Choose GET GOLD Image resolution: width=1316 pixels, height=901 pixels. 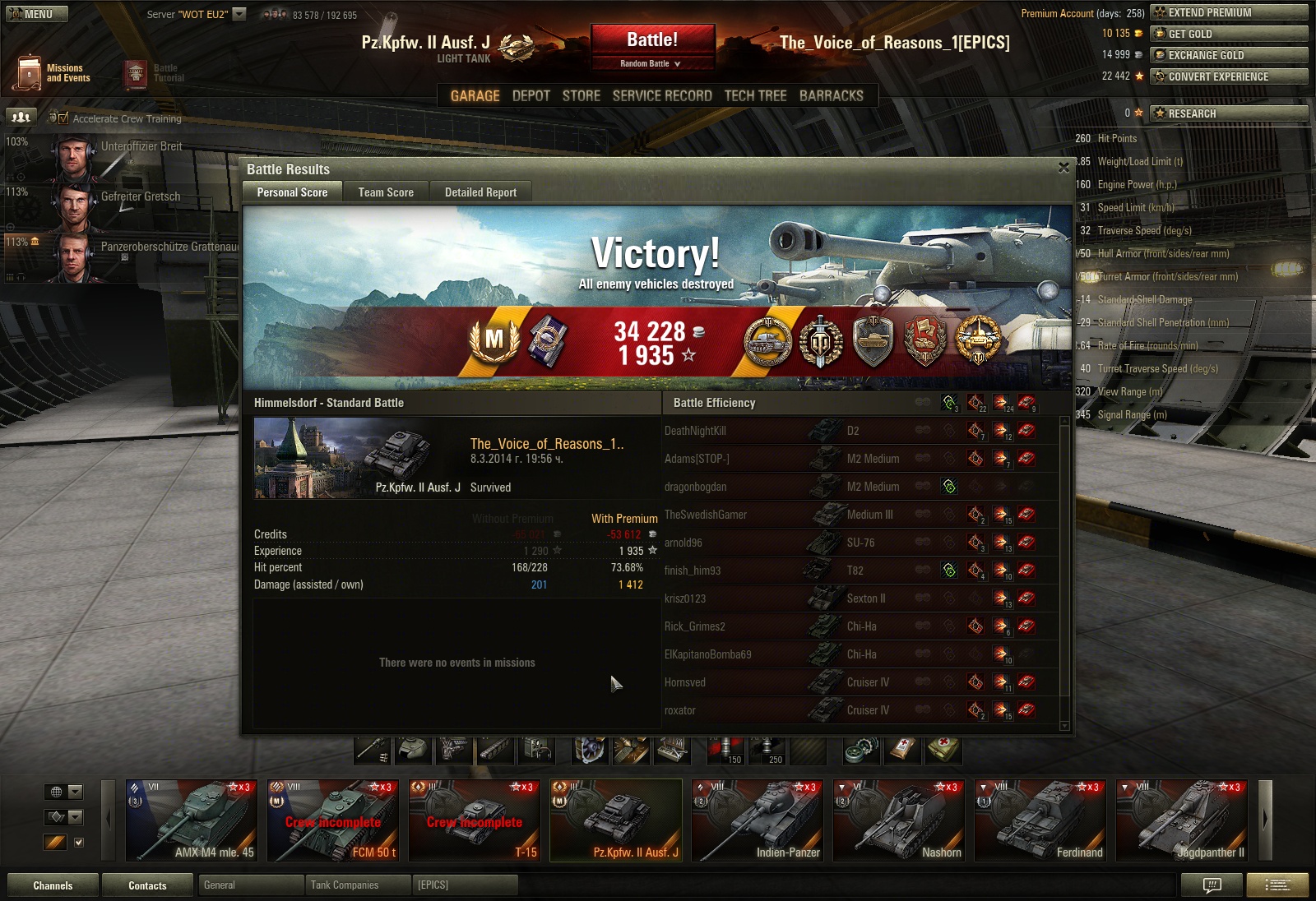(x=1229, y=34)
